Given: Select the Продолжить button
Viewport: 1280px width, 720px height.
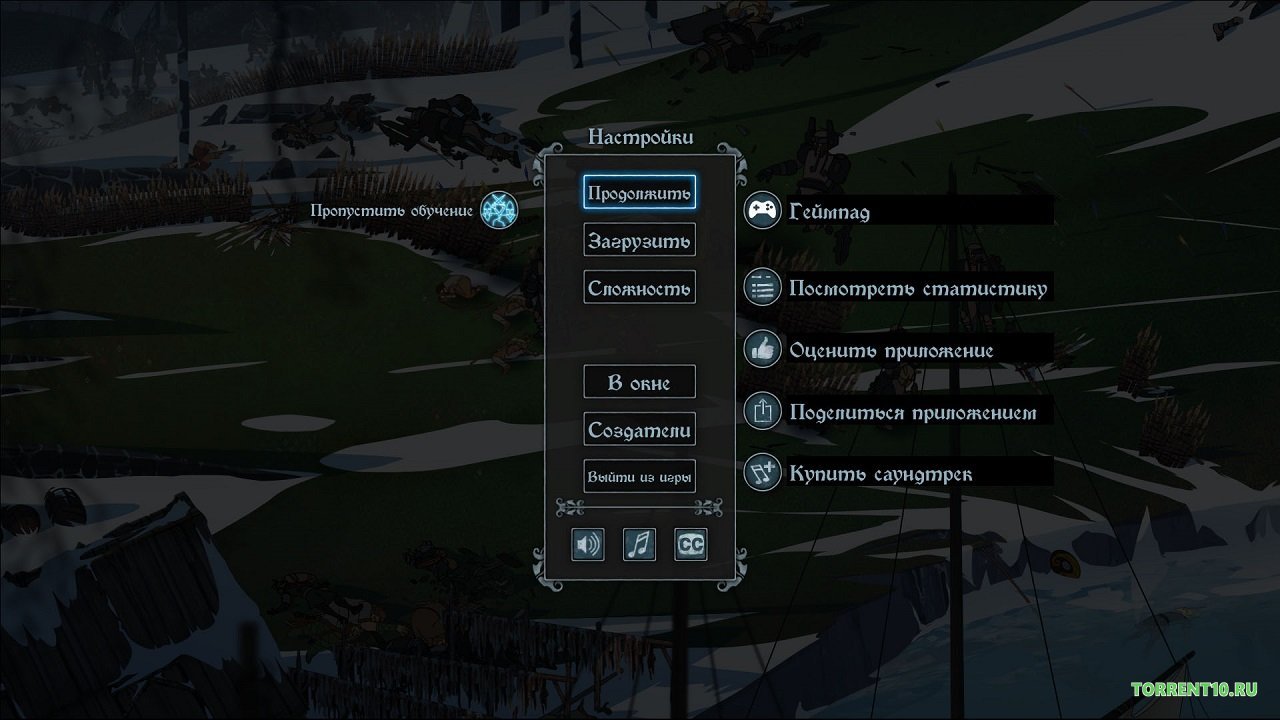Looking at the screenshot, I should coord(640,193).
